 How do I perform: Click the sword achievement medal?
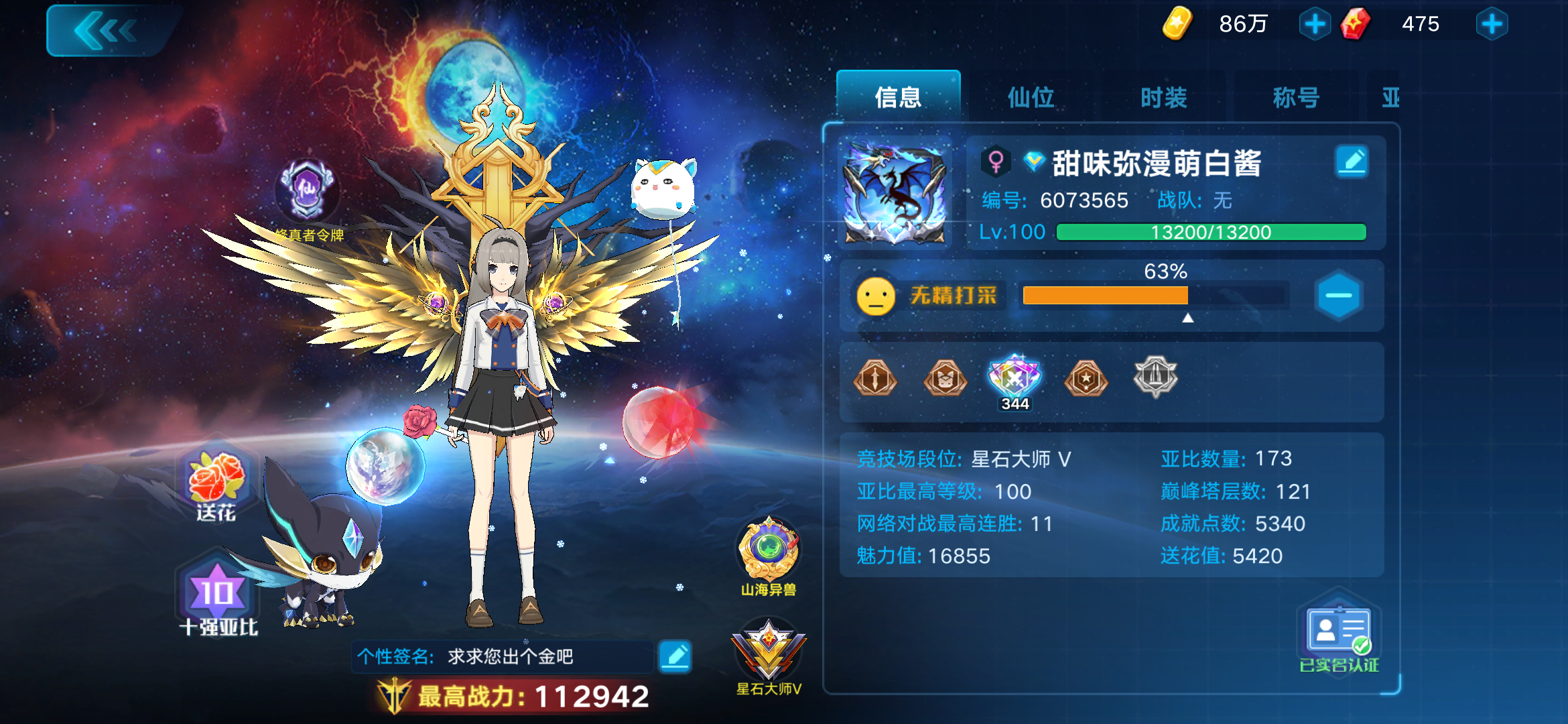pyautogui.click(x=874, y=379)
